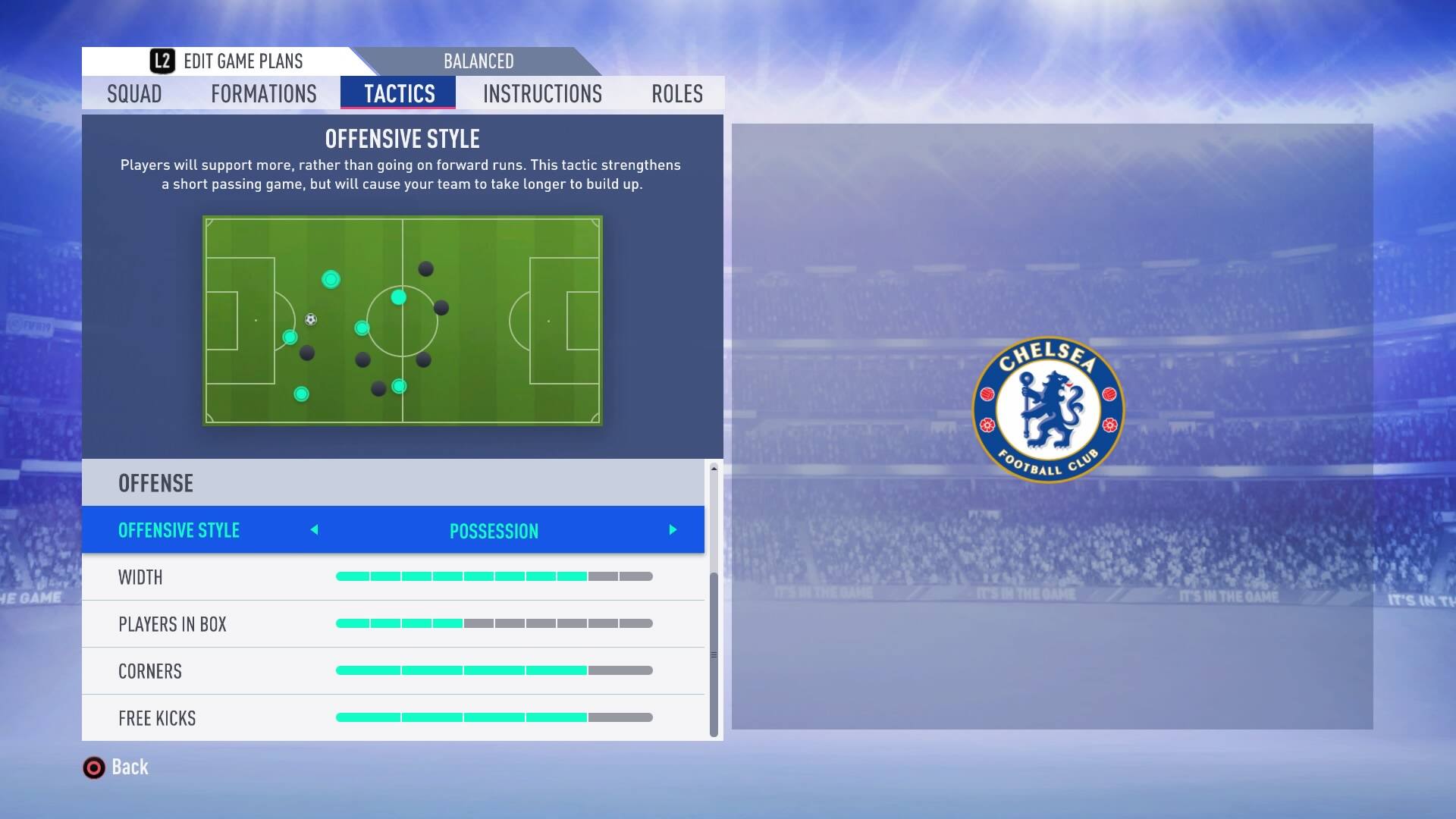Image resolution: width=1456 pixels, height=819 pixels.
Task: Go to the Instructions tab
Action: [542, 94]
